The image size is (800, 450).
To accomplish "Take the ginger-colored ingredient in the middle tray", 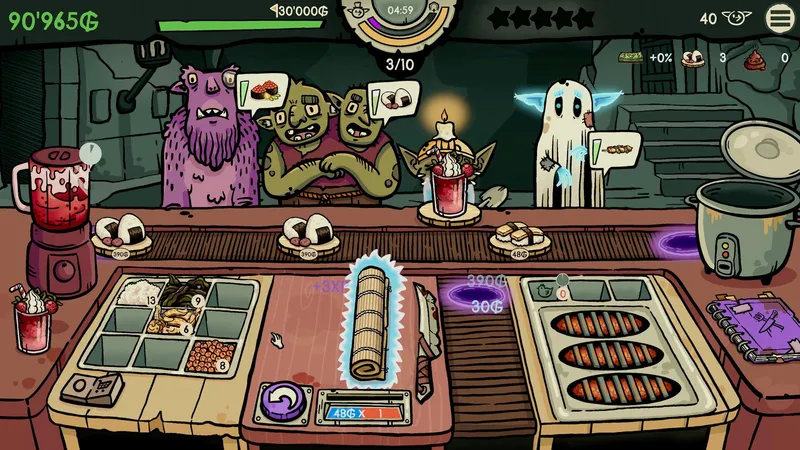I will 172,320.
